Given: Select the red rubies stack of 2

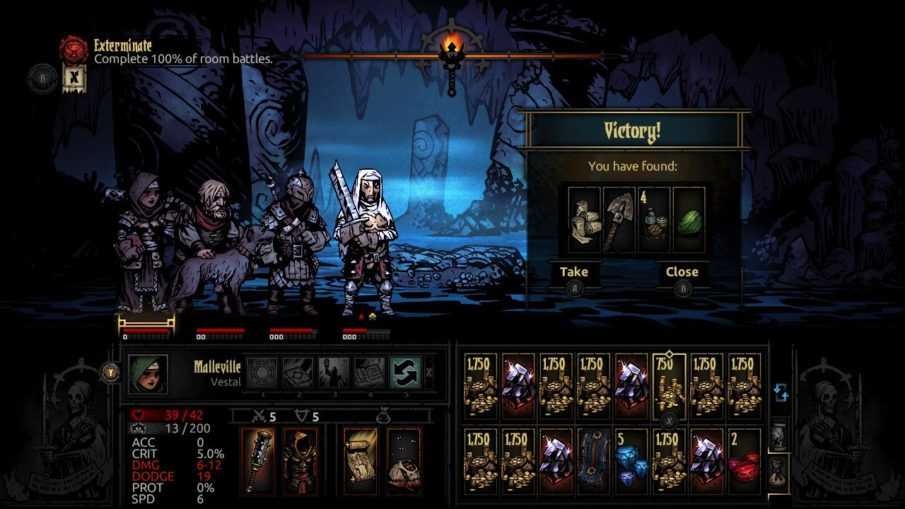Looking at the screenshot, I should point(742,460).
